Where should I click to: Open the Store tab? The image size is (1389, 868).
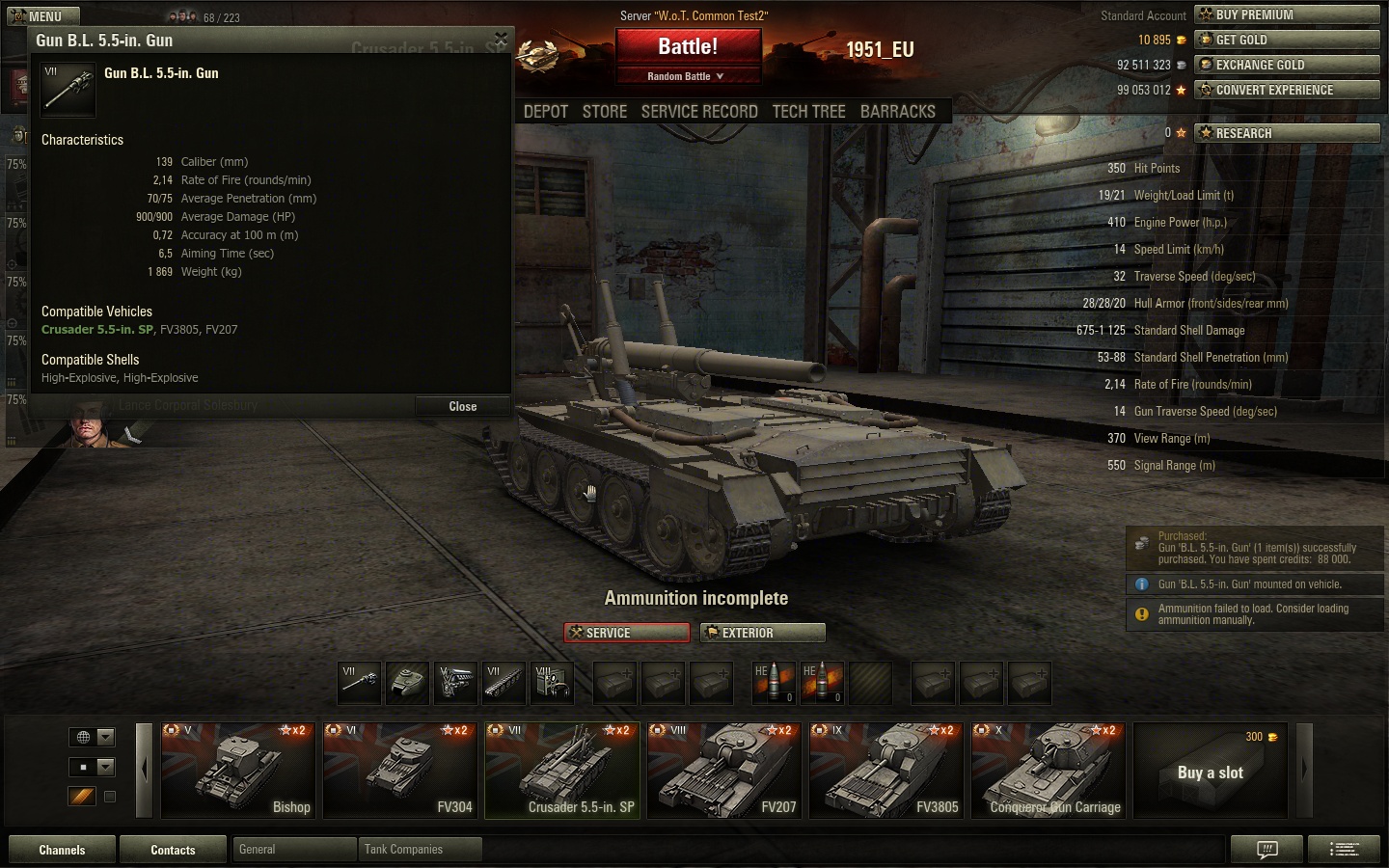[x=605, y=112]
